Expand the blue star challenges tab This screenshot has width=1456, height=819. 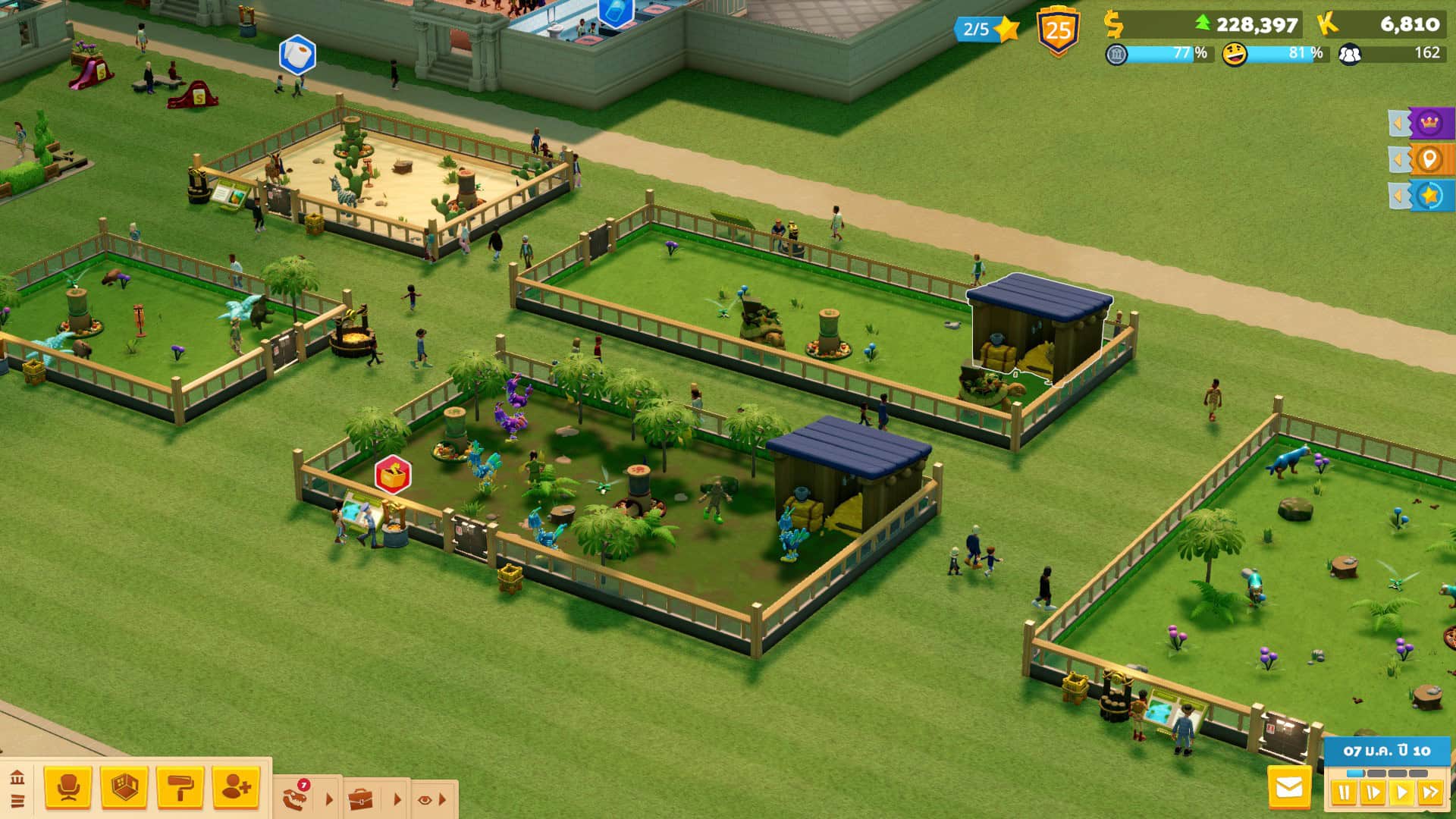1423,196
